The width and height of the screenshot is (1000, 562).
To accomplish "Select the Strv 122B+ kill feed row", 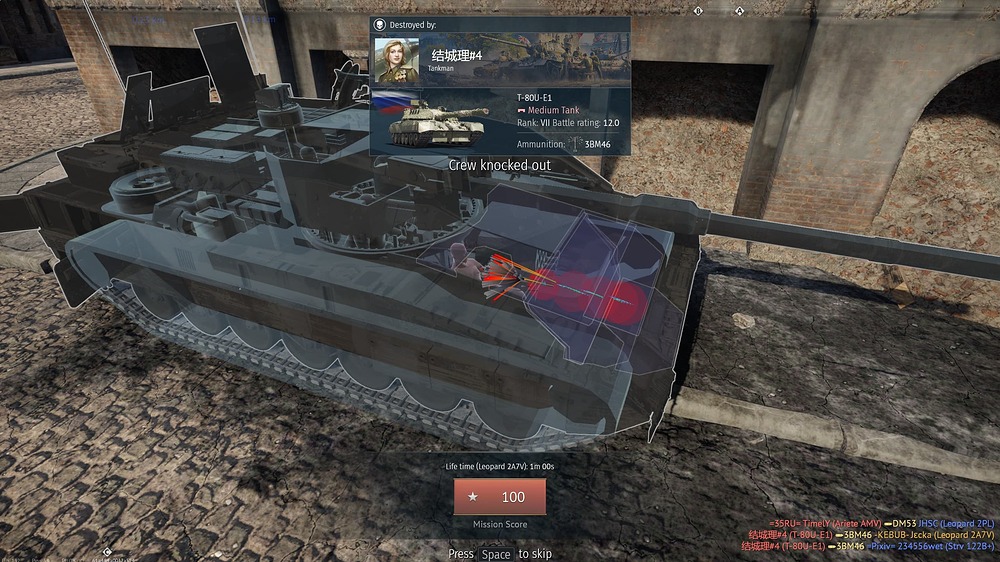I will (867, 547).
